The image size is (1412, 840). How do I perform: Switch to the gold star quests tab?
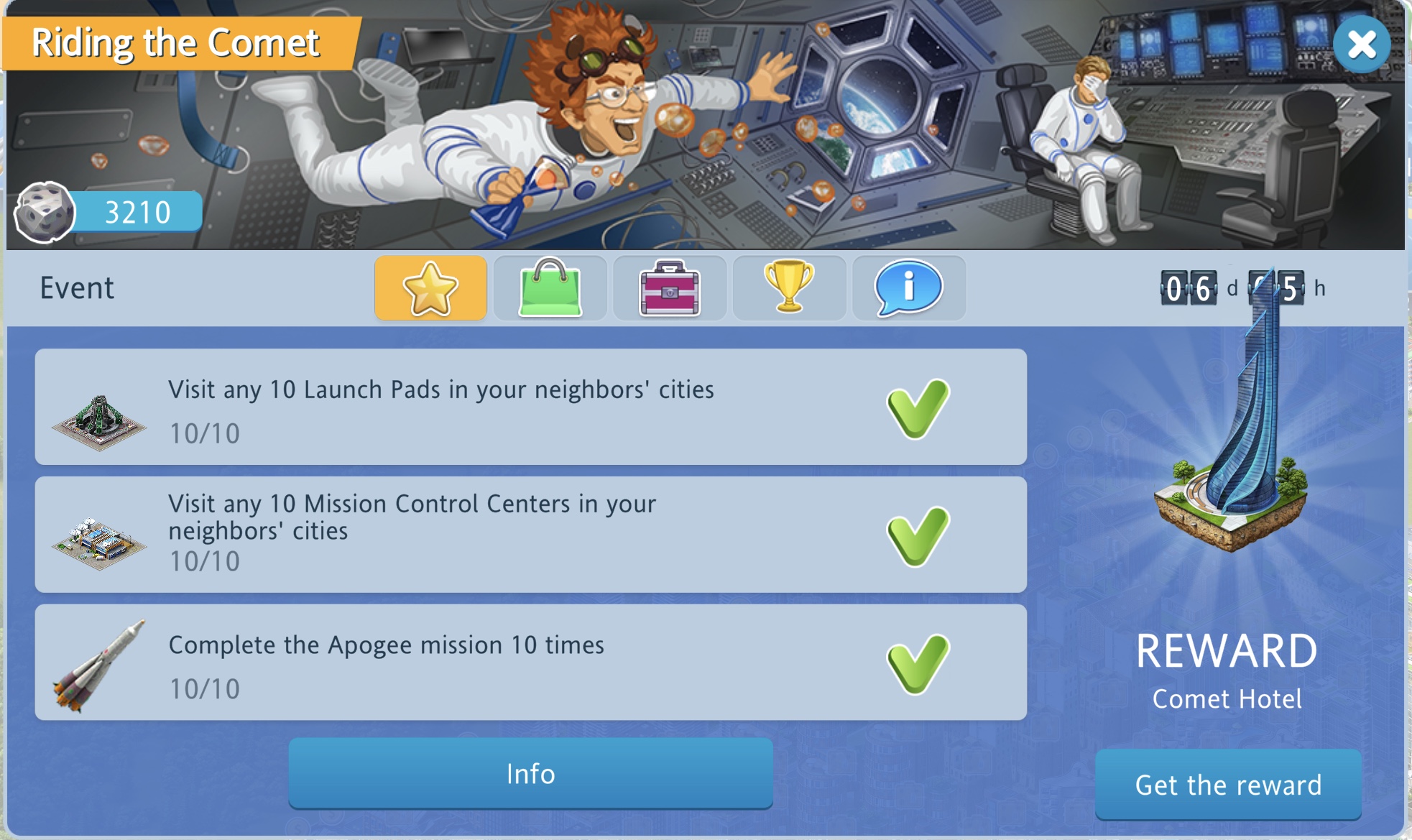click(430, 288)
